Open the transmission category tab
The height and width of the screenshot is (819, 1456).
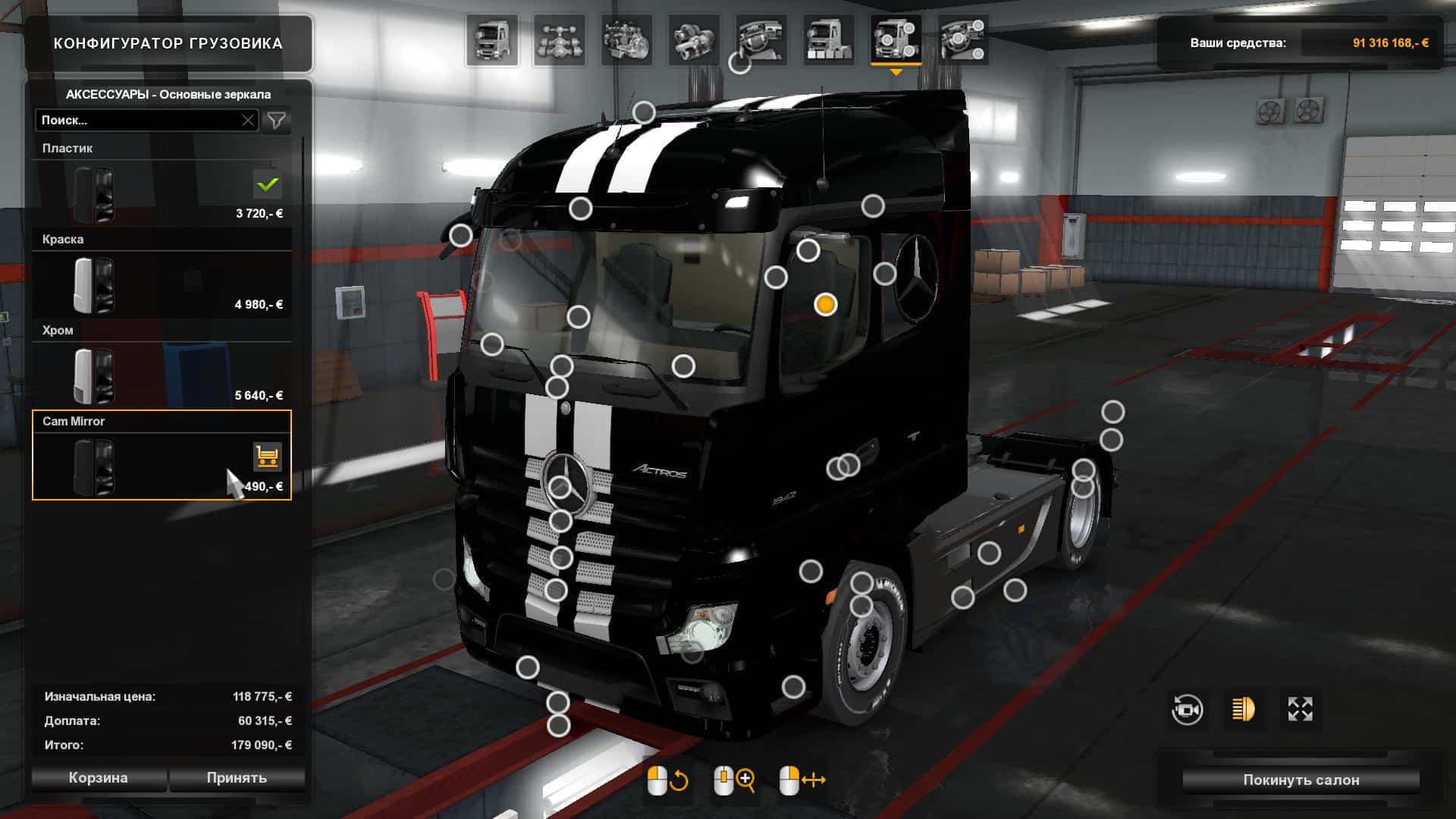pyautogui.click(x=694, y=40)
